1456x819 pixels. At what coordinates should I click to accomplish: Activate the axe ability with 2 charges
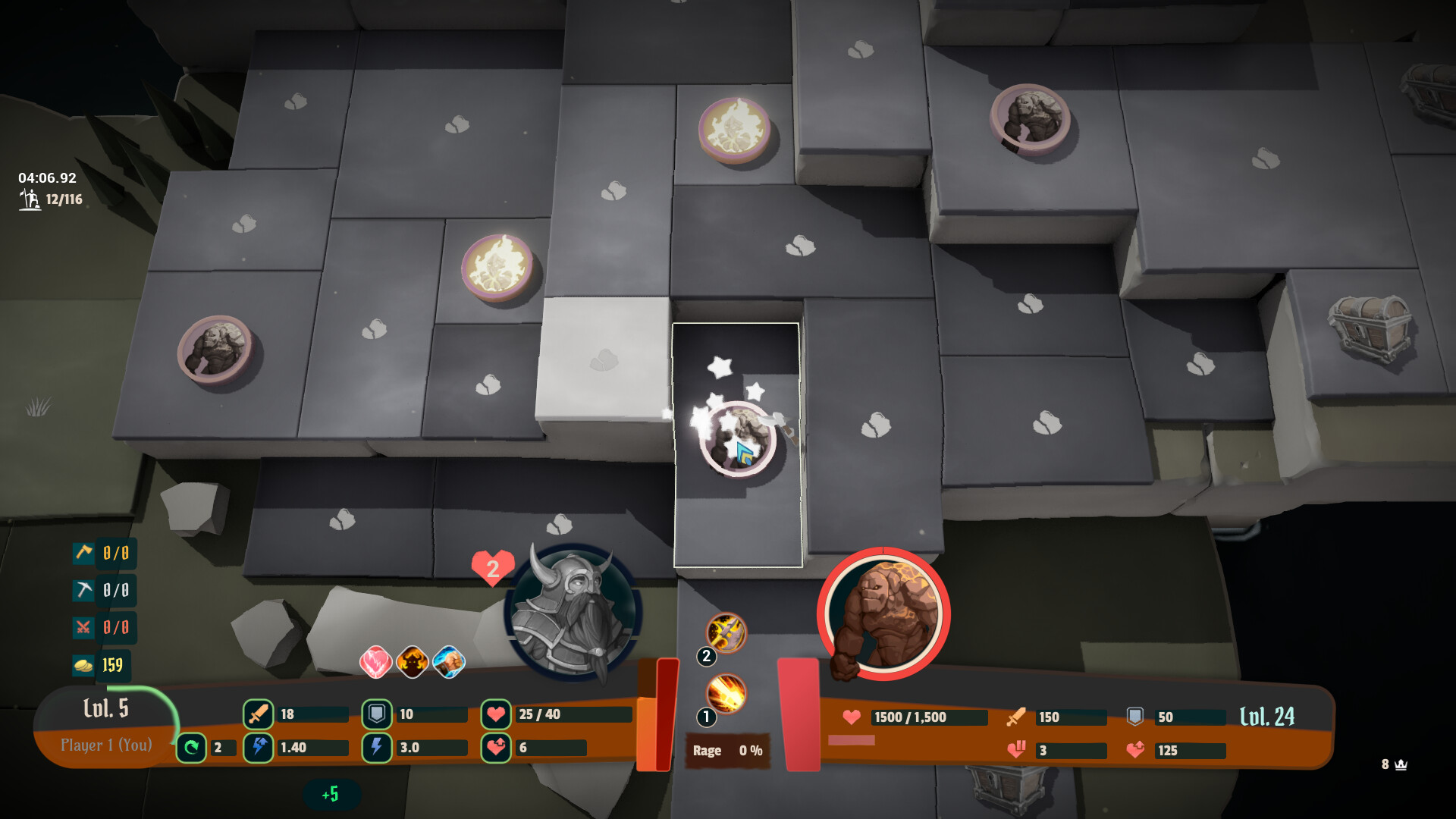tap(727, 634)
